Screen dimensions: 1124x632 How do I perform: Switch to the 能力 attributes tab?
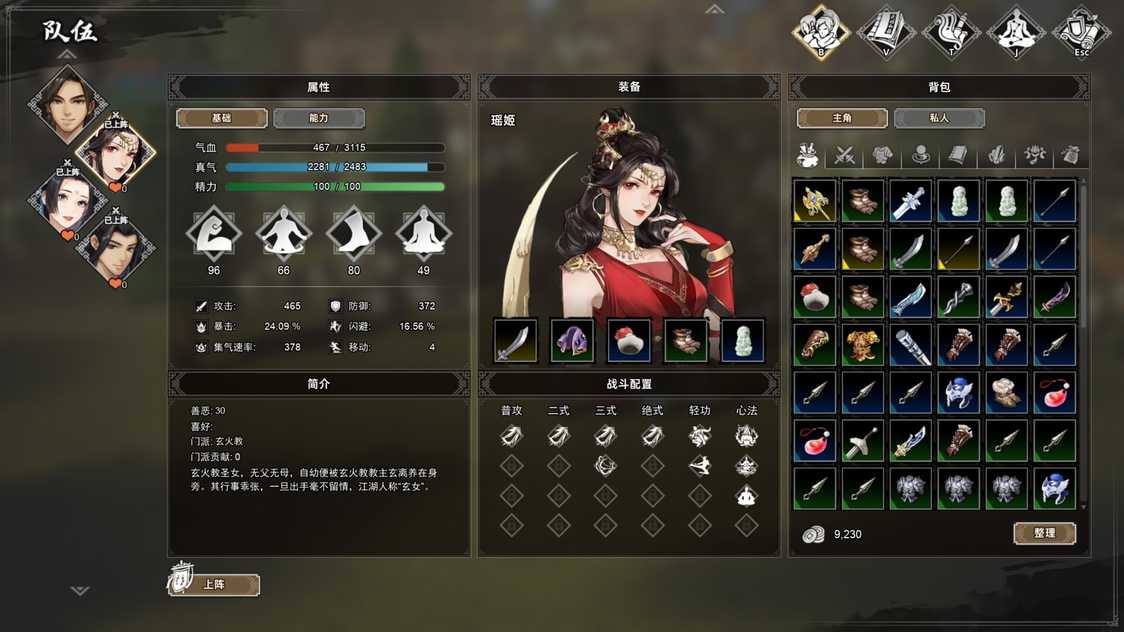pyautogui.click(x=318, y=118)
